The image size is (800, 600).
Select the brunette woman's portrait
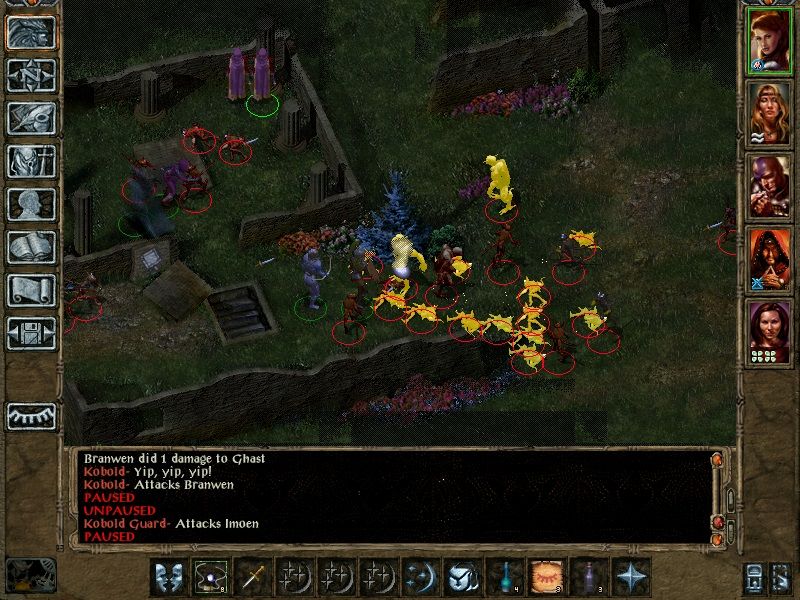(769, 331)
